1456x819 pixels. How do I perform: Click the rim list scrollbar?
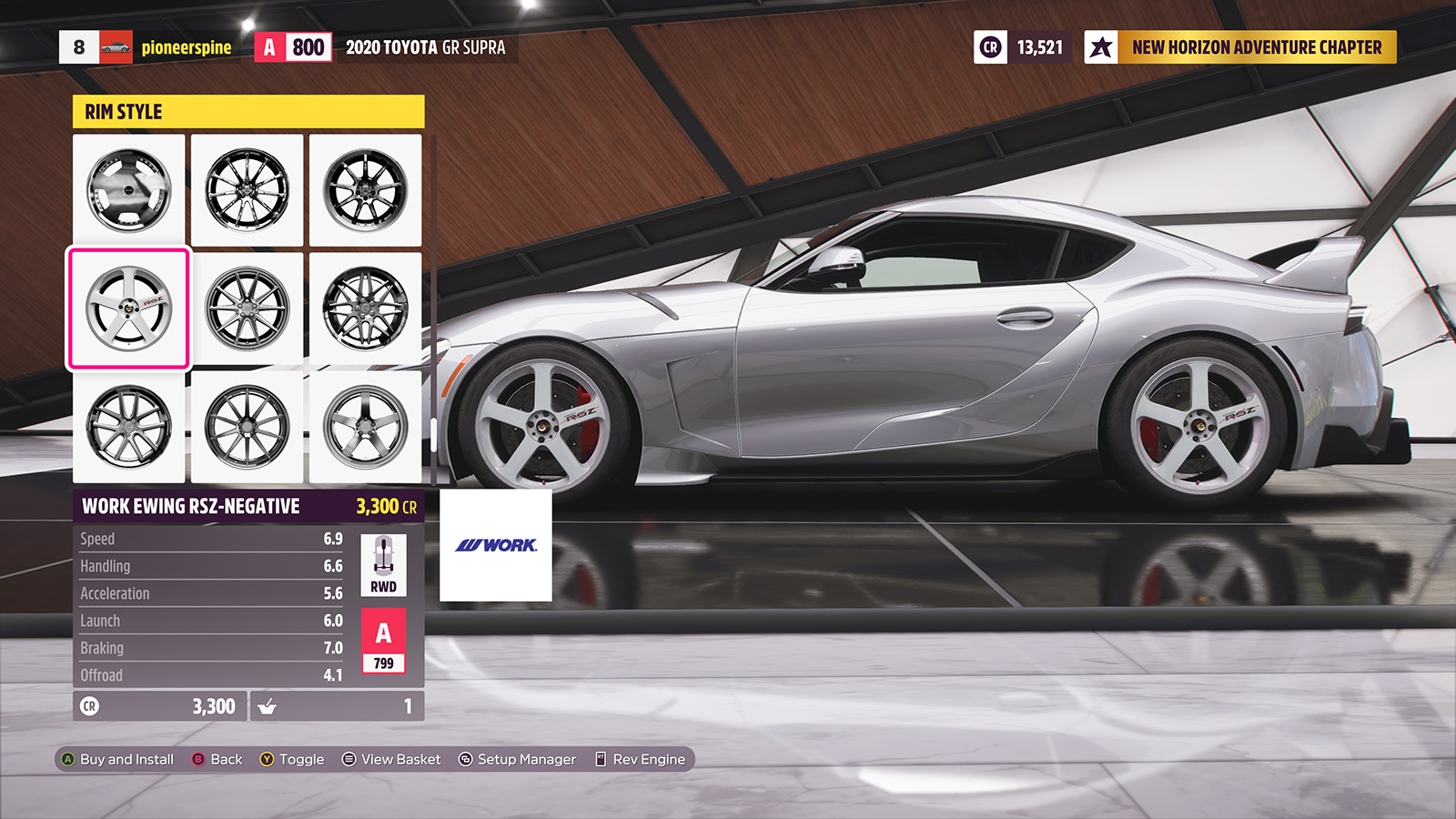[434, 435]
